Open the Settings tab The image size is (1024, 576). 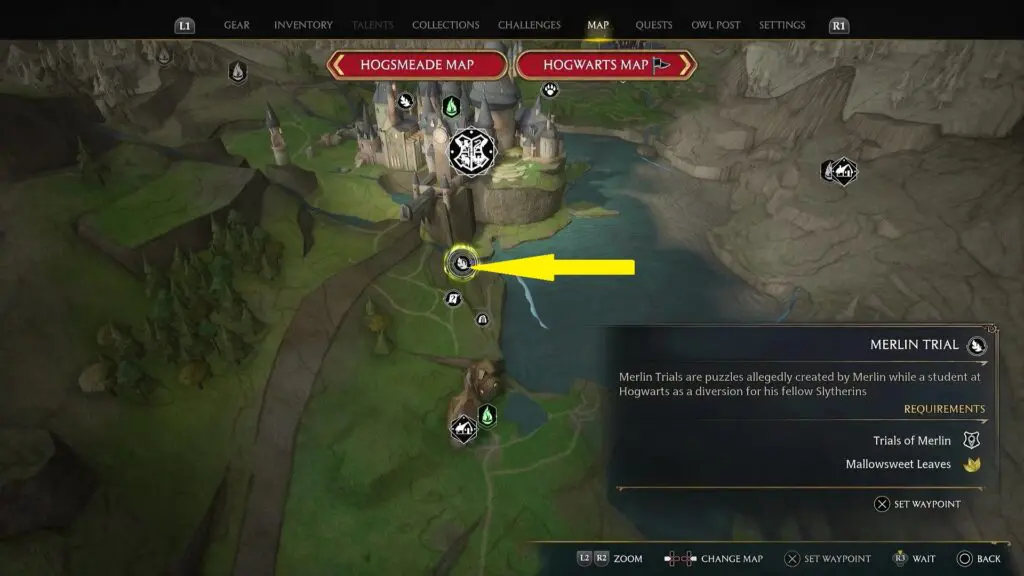tap(783, 25)
